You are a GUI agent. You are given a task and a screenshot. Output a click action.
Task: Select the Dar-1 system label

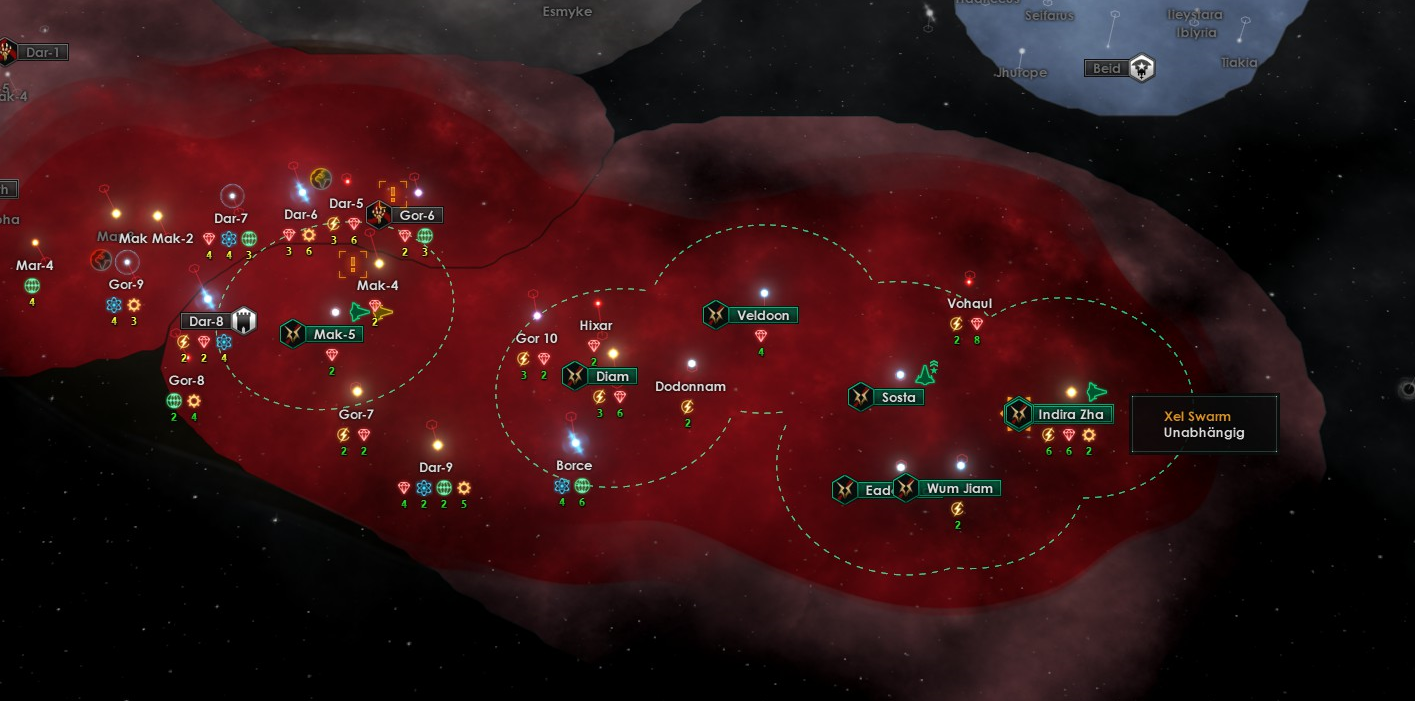pyautogui.click(x=43, y=52)
